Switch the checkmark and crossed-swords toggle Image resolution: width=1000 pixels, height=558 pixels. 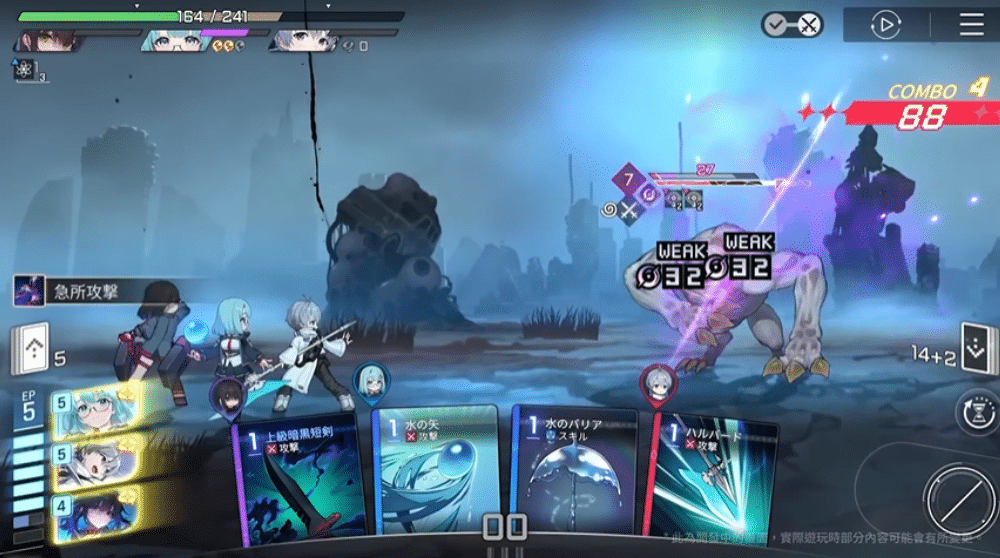tap(792, 25)
